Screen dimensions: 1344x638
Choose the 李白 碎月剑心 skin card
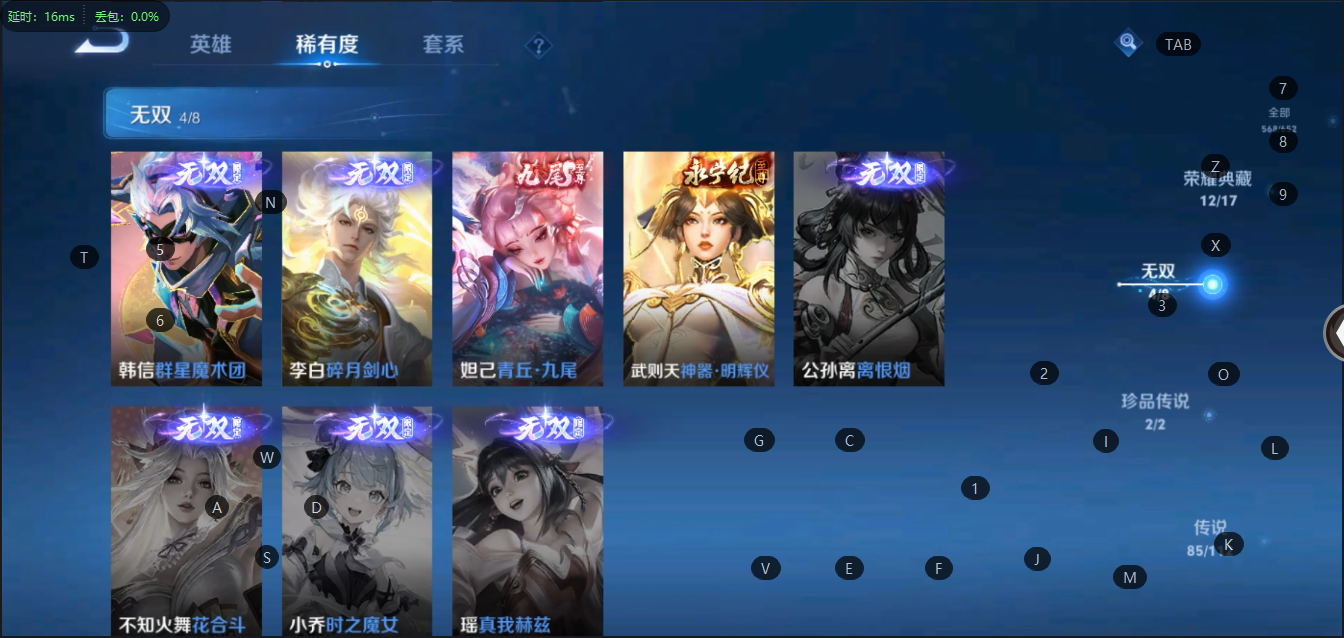(357, 268)
